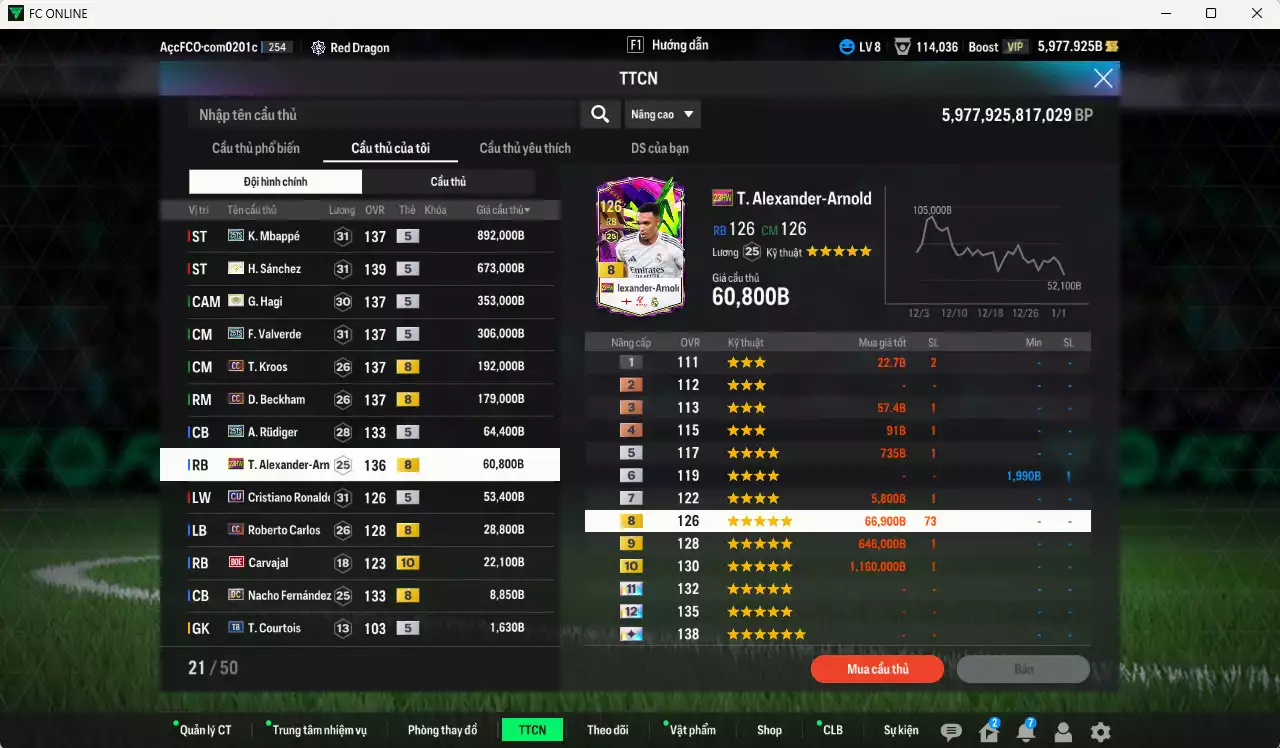Open the search with the magnifying glass icon
The width and height of the screenshot is (1280, 748).
[x=600, y=114]
